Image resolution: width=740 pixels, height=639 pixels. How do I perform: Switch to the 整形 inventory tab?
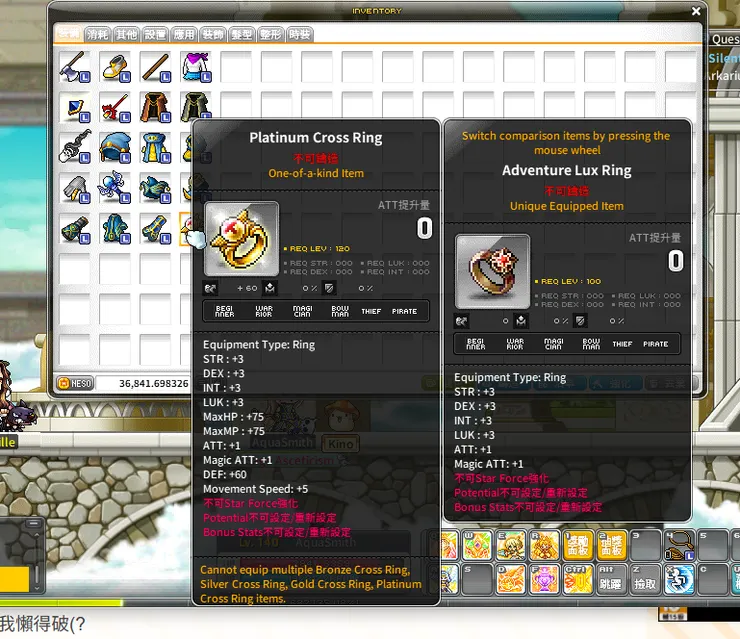point(270,34)
